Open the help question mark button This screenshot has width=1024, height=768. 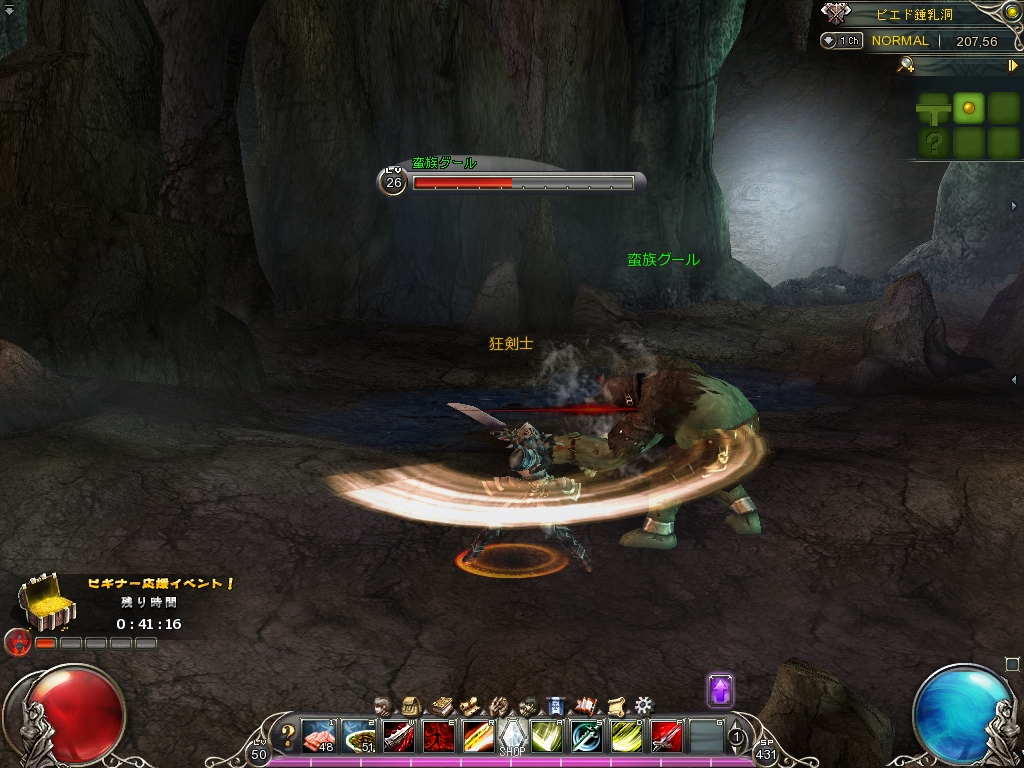pyautogui.click(x=288, y=737)
